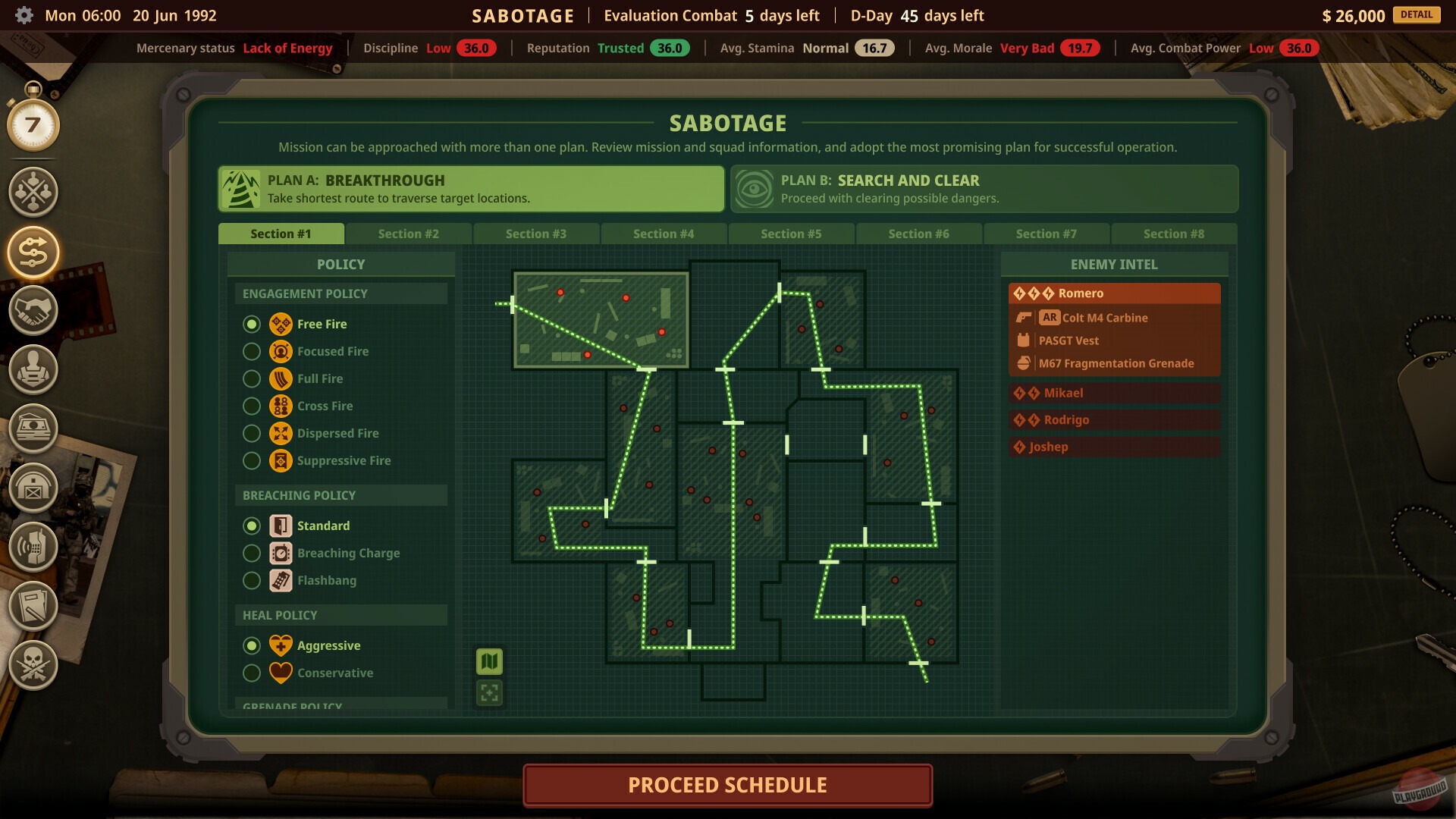Image resolution: width=1456 pixels, height=819 pixels.
Task: Toggle the map view icon below the tactical map
Action: [x=489, y=661]
